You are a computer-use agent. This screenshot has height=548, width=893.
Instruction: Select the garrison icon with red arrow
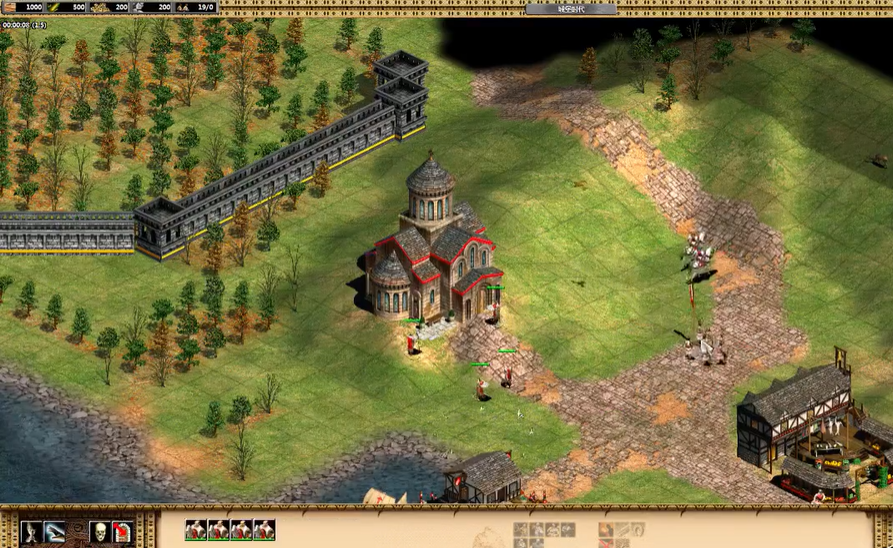pos(121,531)
